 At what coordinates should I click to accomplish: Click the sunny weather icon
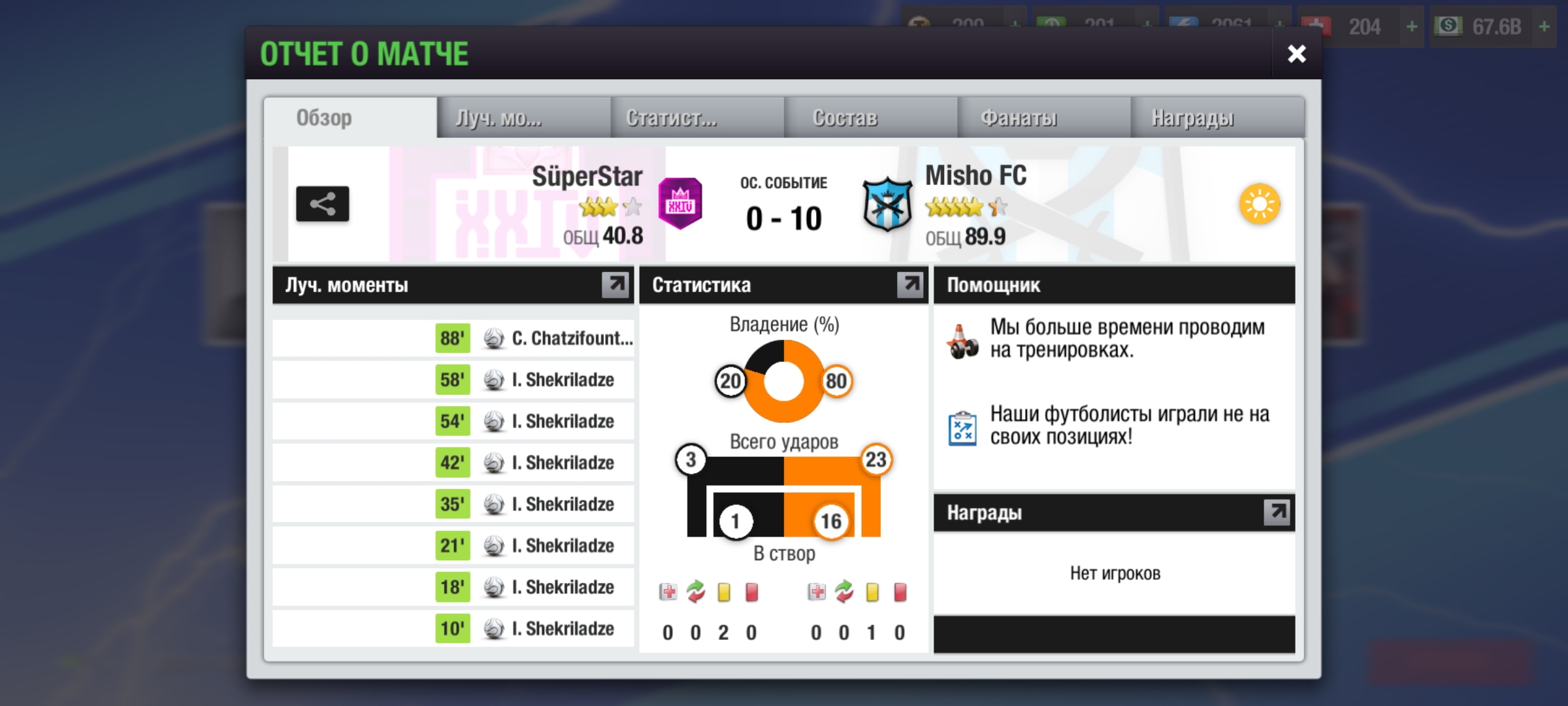point(1260,204)
